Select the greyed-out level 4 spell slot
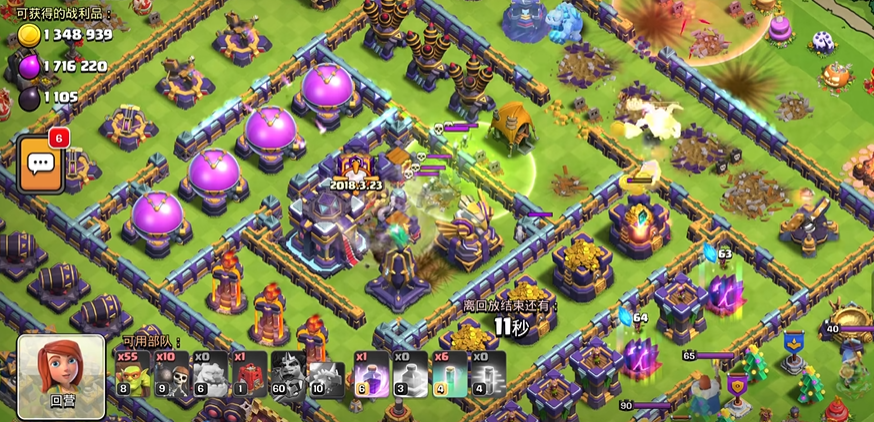 [487, 374]
